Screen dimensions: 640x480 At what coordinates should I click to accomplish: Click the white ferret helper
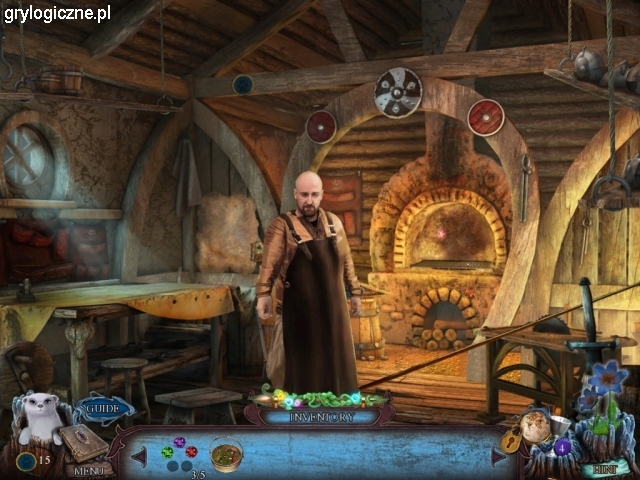(x=42, y=415)
